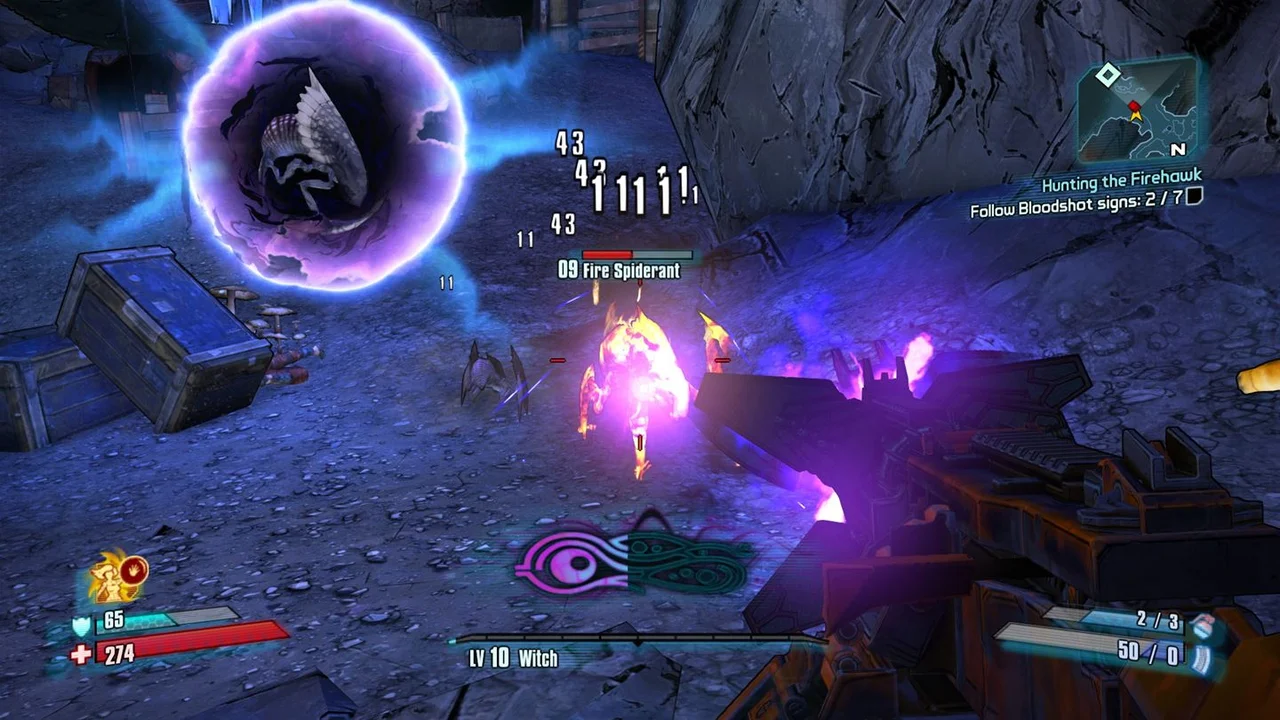Click the shield icon beside 65
Viewport: 1280px width, 720px height.
pos(81,624)
